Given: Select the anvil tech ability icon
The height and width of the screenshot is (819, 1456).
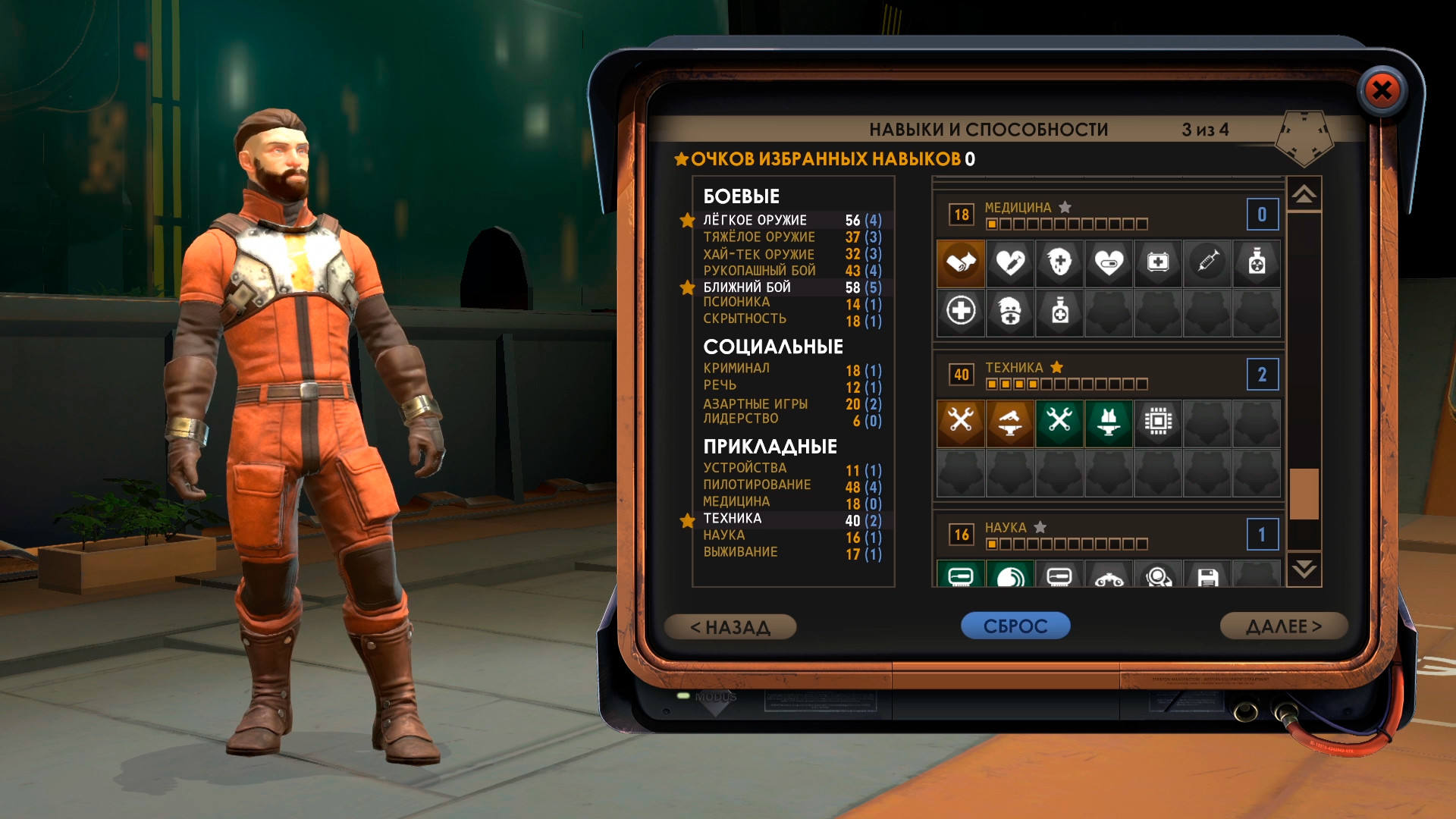Looking at the screenshot, I should click(x=1010, y=422).
